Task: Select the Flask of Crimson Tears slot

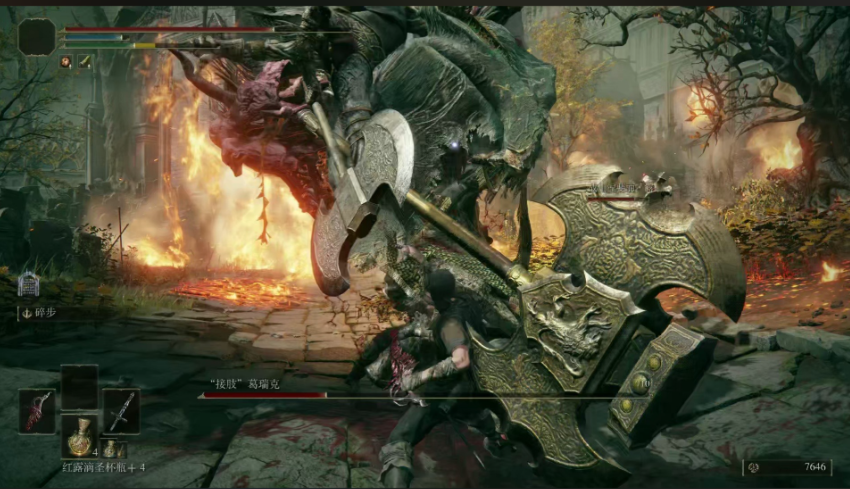Action: (80, 436)
